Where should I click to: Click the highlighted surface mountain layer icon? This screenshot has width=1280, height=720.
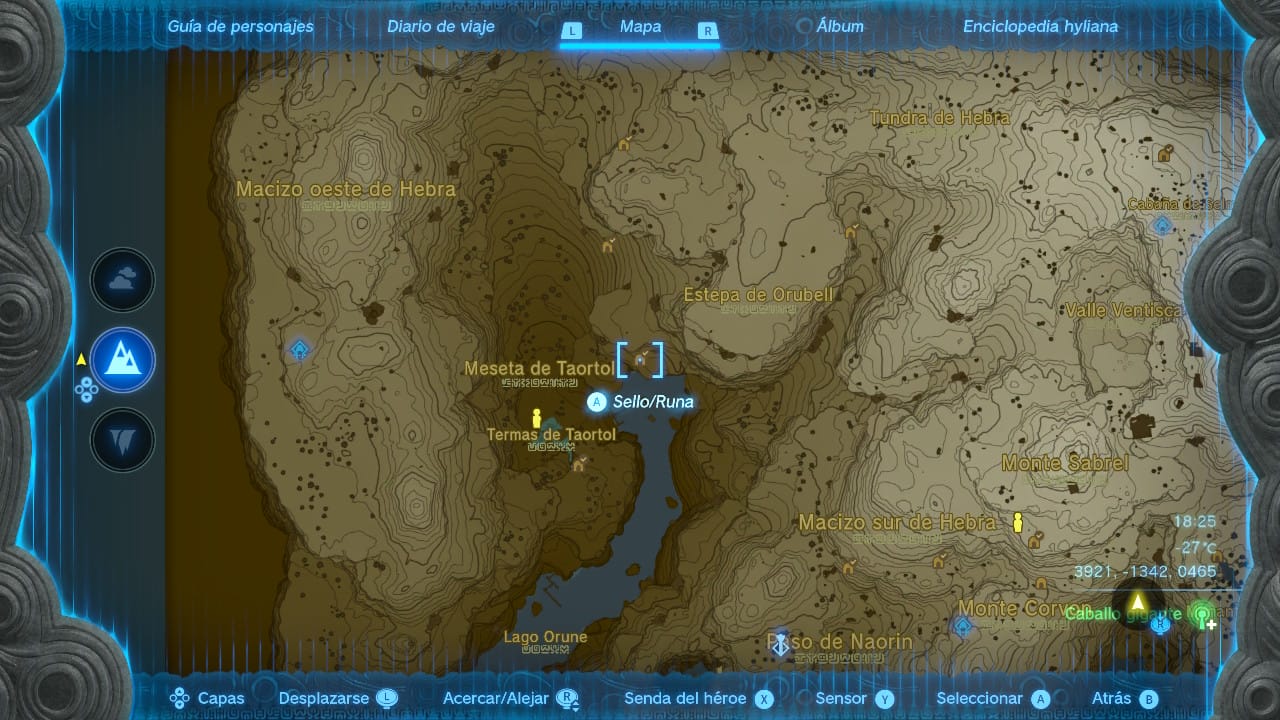[122, 360]
